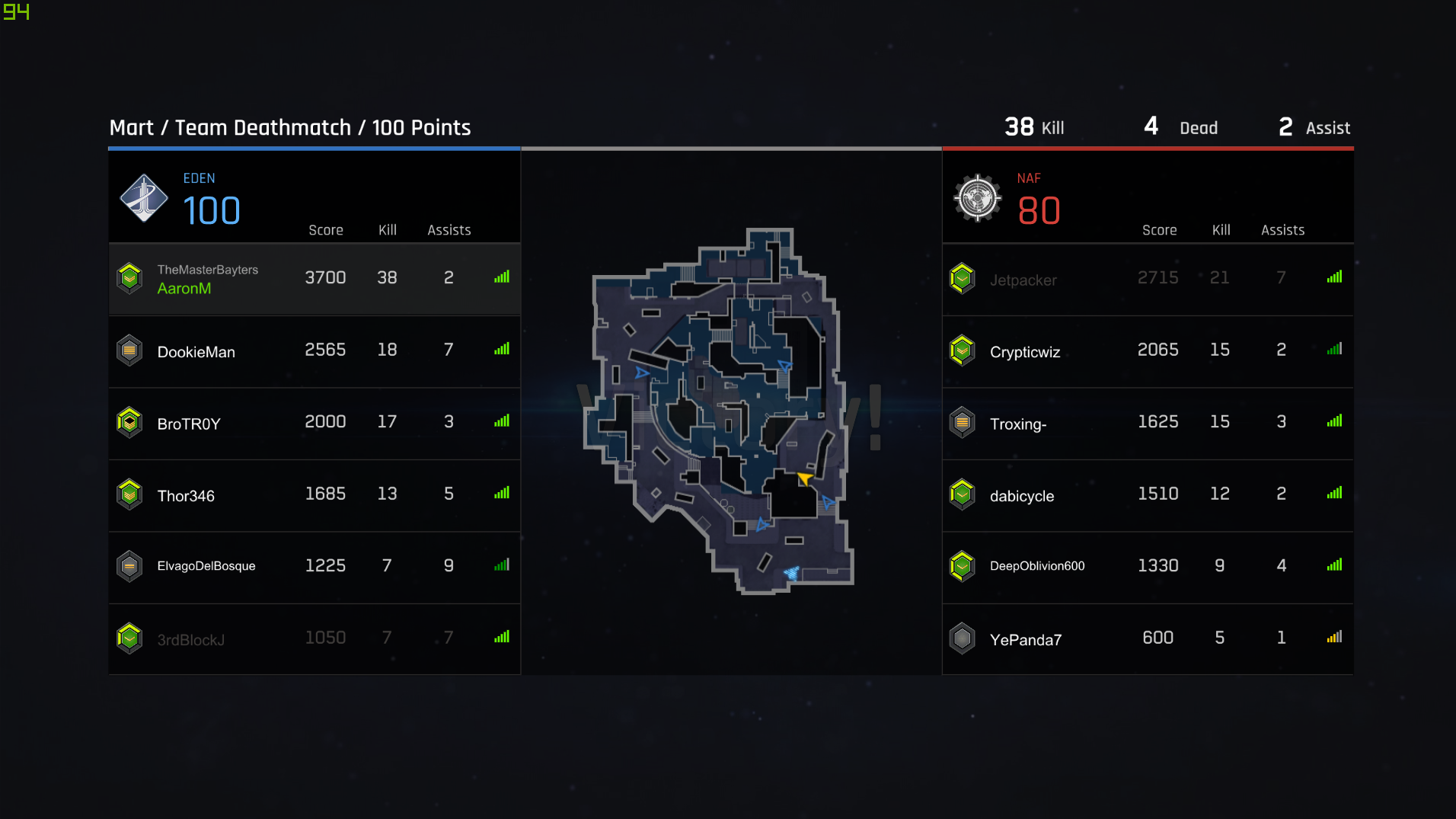Click the NAF team score of 80
Screen dimensions: 1456x819
pyautogui.click(x=1039, y=210)
